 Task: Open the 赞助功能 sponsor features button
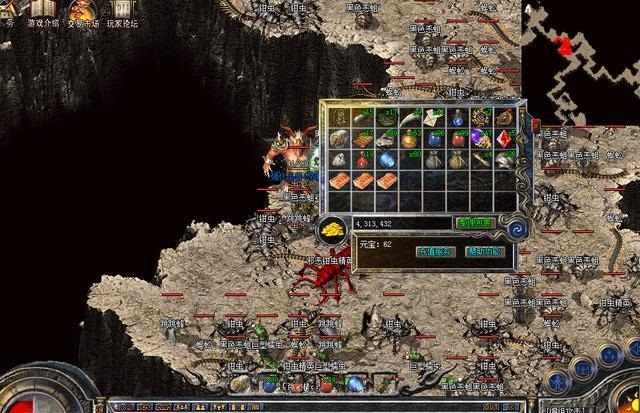[485, 251]
